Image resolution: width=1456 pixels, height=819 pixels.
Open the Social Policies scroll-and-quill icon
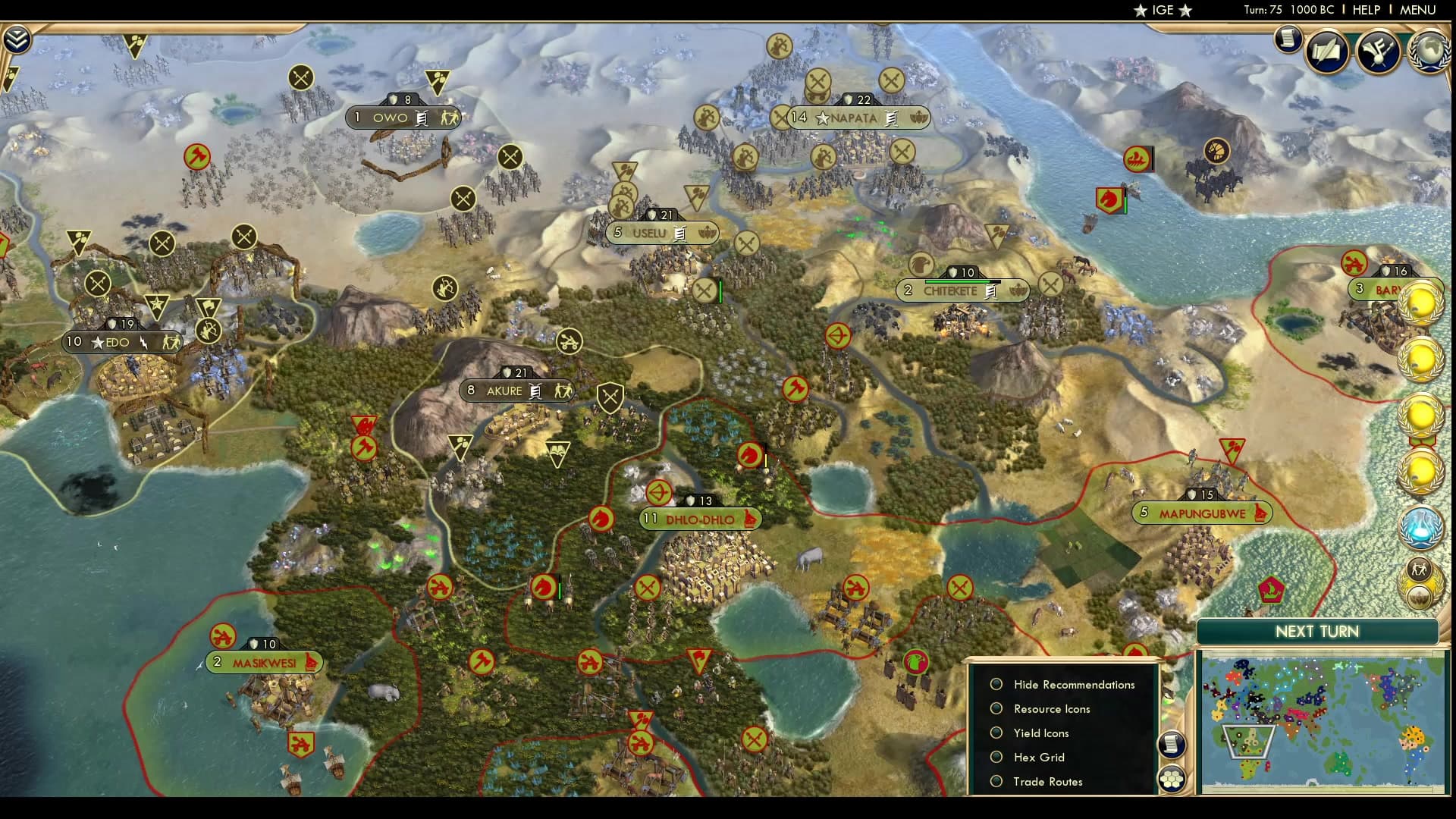tap(1326, 51)
